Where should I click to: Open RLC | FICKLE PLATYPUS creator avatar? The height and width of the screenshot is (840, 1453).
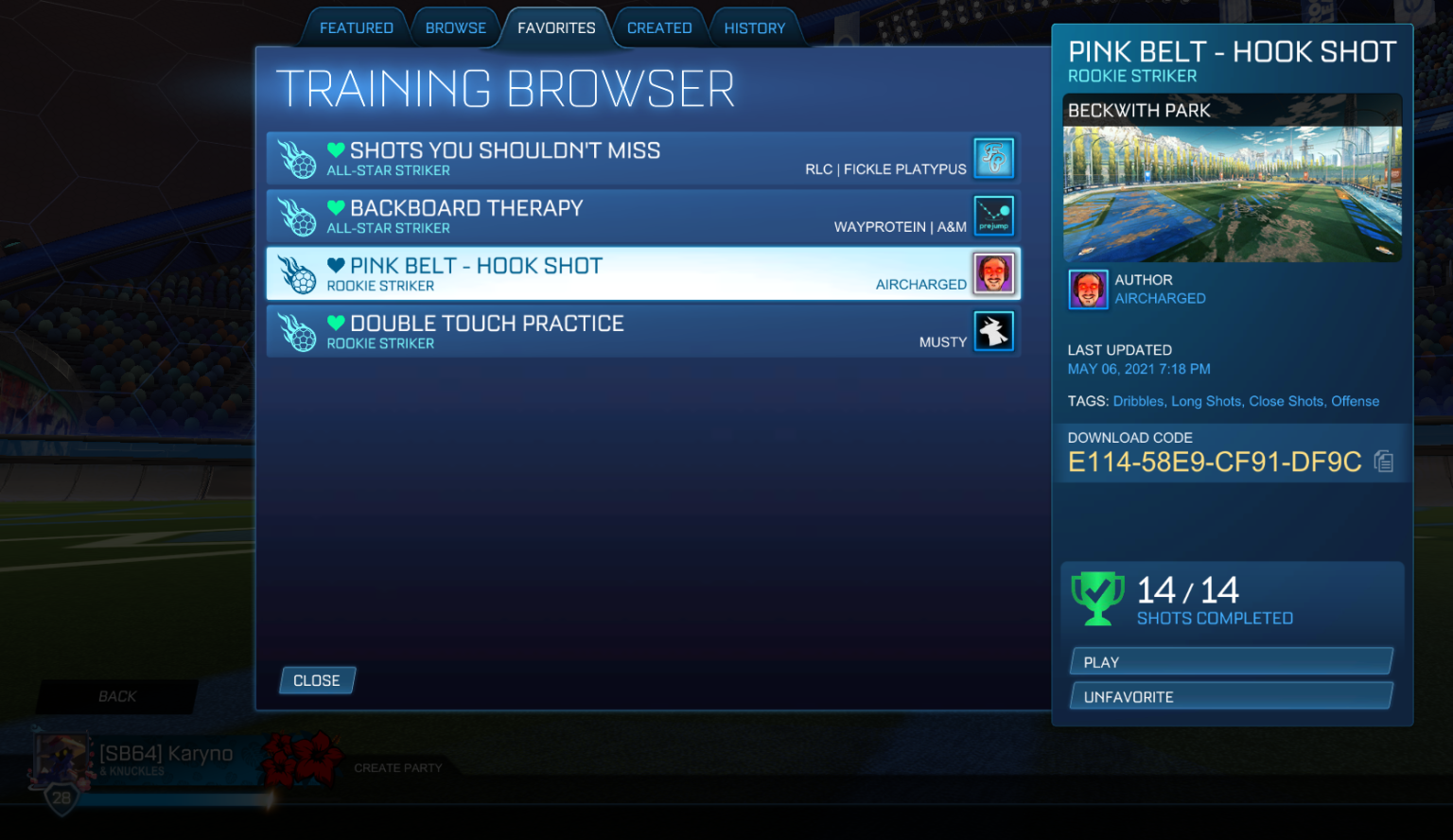[994, 158]
